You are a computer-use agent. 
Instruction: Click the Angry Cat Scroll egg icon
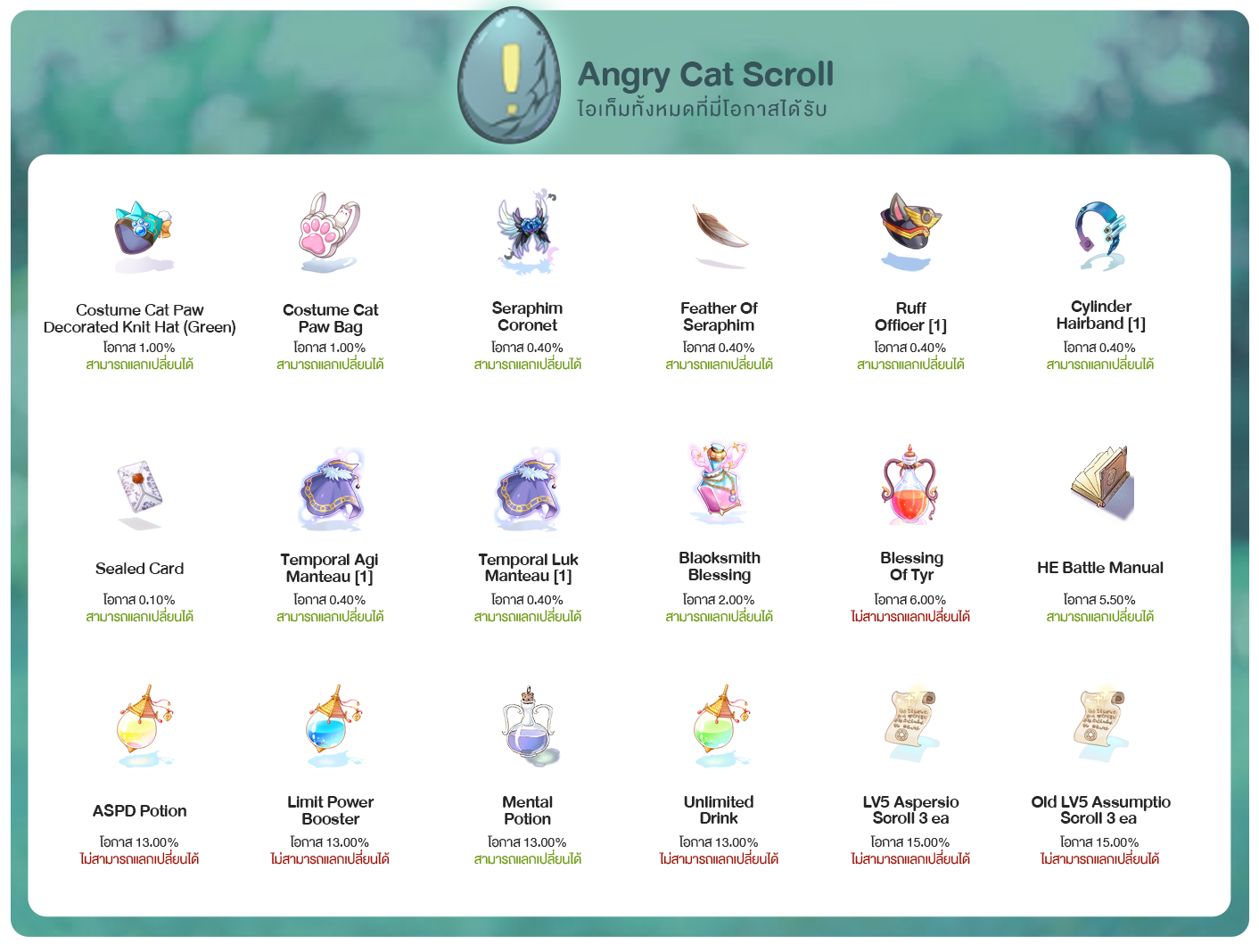pos(509,76)
